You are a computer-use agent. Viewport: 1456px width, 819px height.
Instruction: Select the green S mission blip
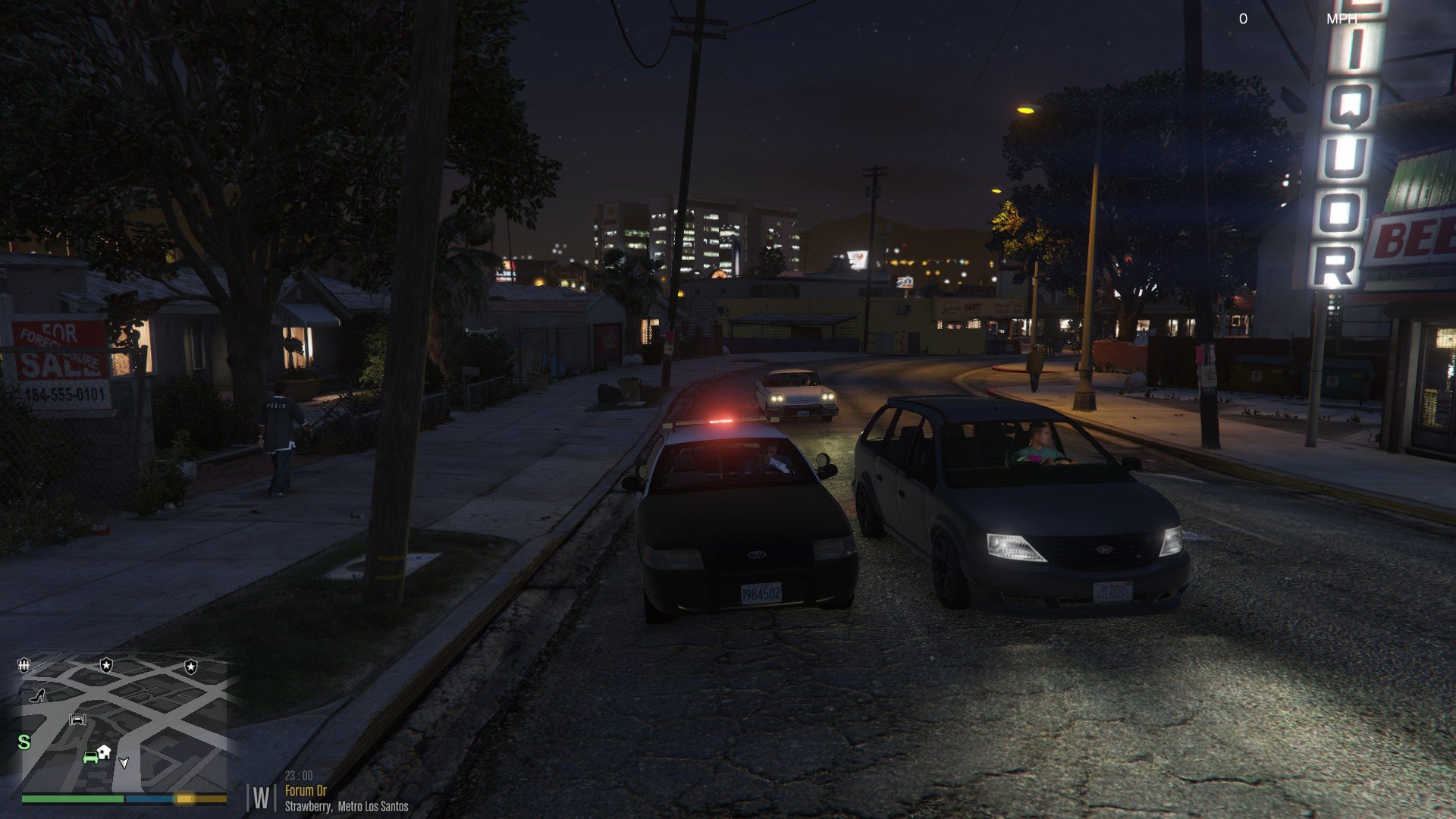coord(24,742)
